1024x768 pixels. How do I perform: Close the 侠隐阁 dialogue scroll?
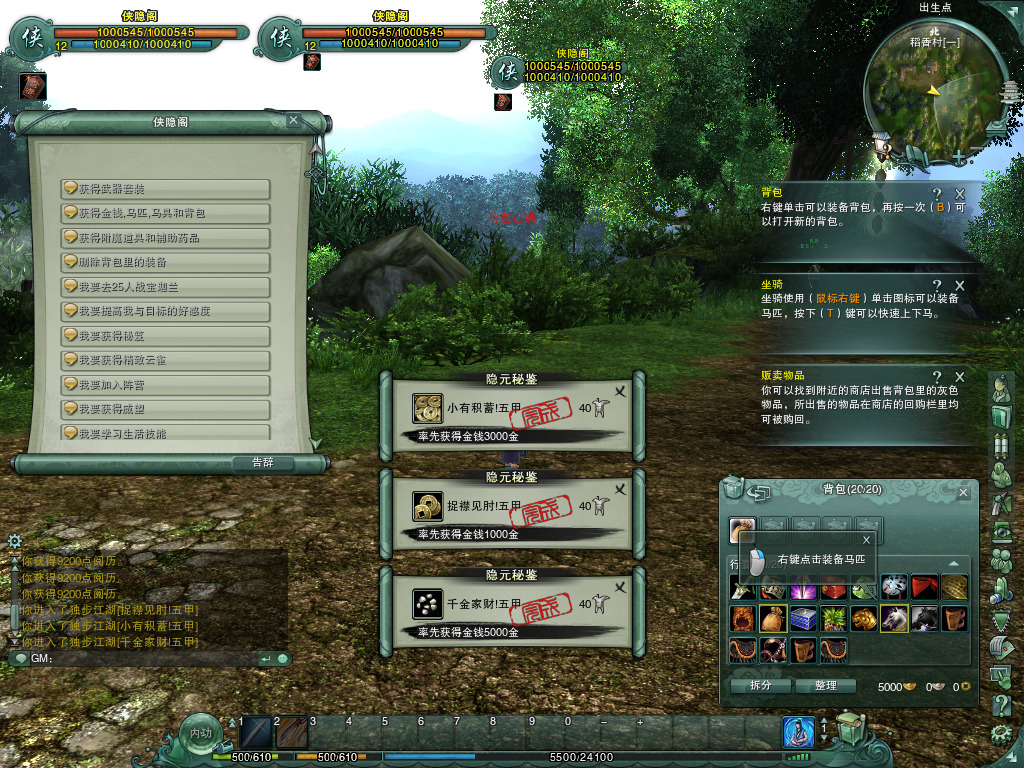pyautogui.click(x=293, y=120)
